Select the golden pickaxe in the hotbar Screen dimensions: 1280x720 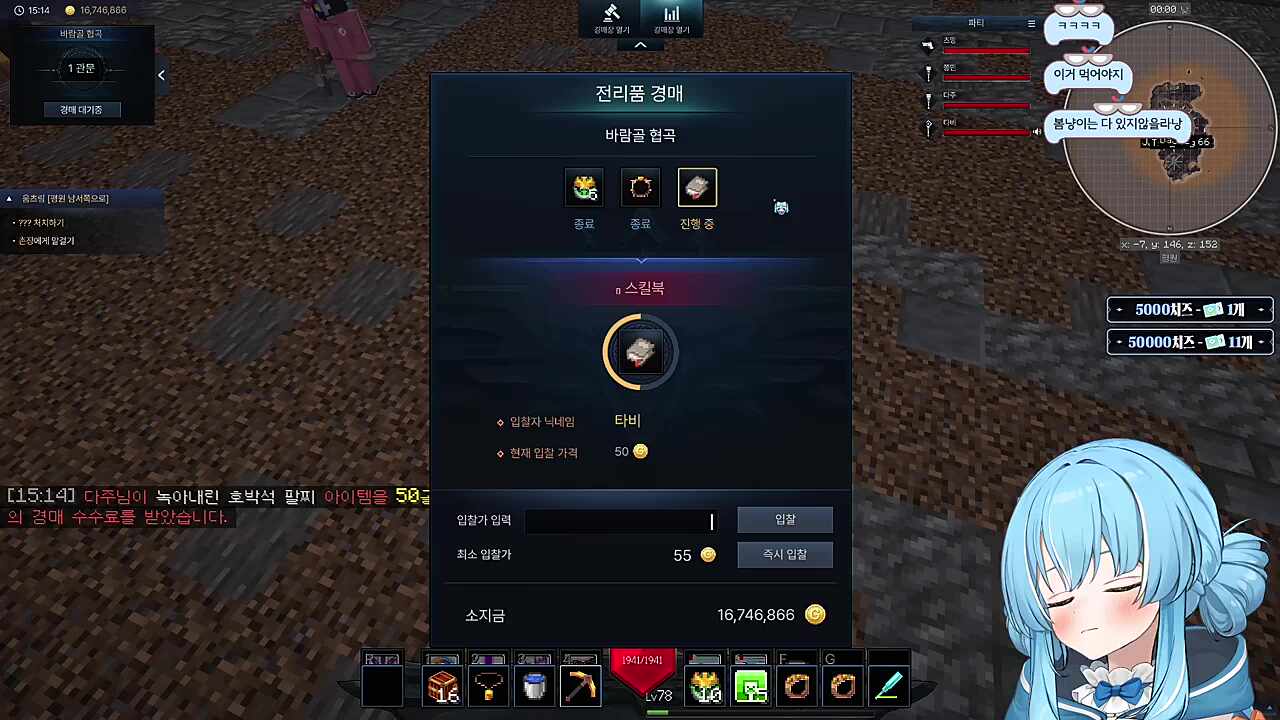(x=580, y=685)
